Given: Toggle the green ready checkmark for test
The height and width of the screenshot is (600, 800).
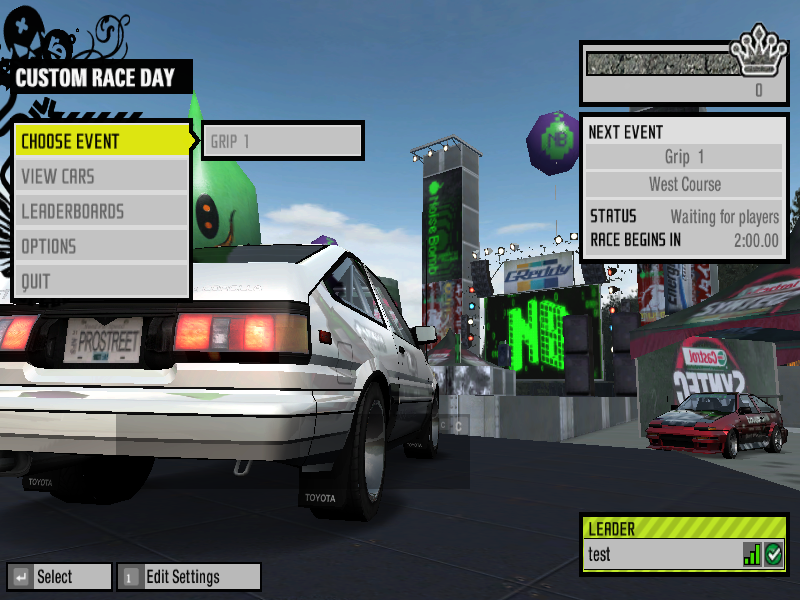Looking at the screenshot, I should [773, 555].
